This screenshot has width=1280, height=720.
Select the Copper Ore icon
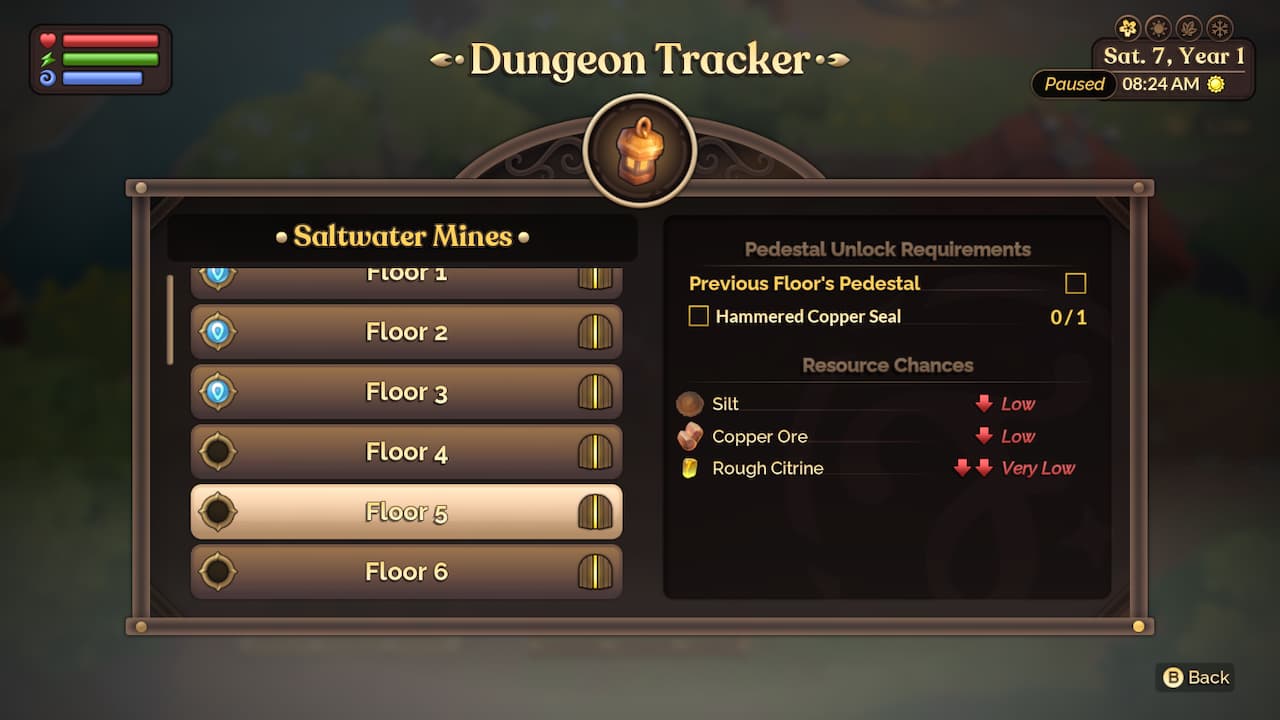[692, 436]
